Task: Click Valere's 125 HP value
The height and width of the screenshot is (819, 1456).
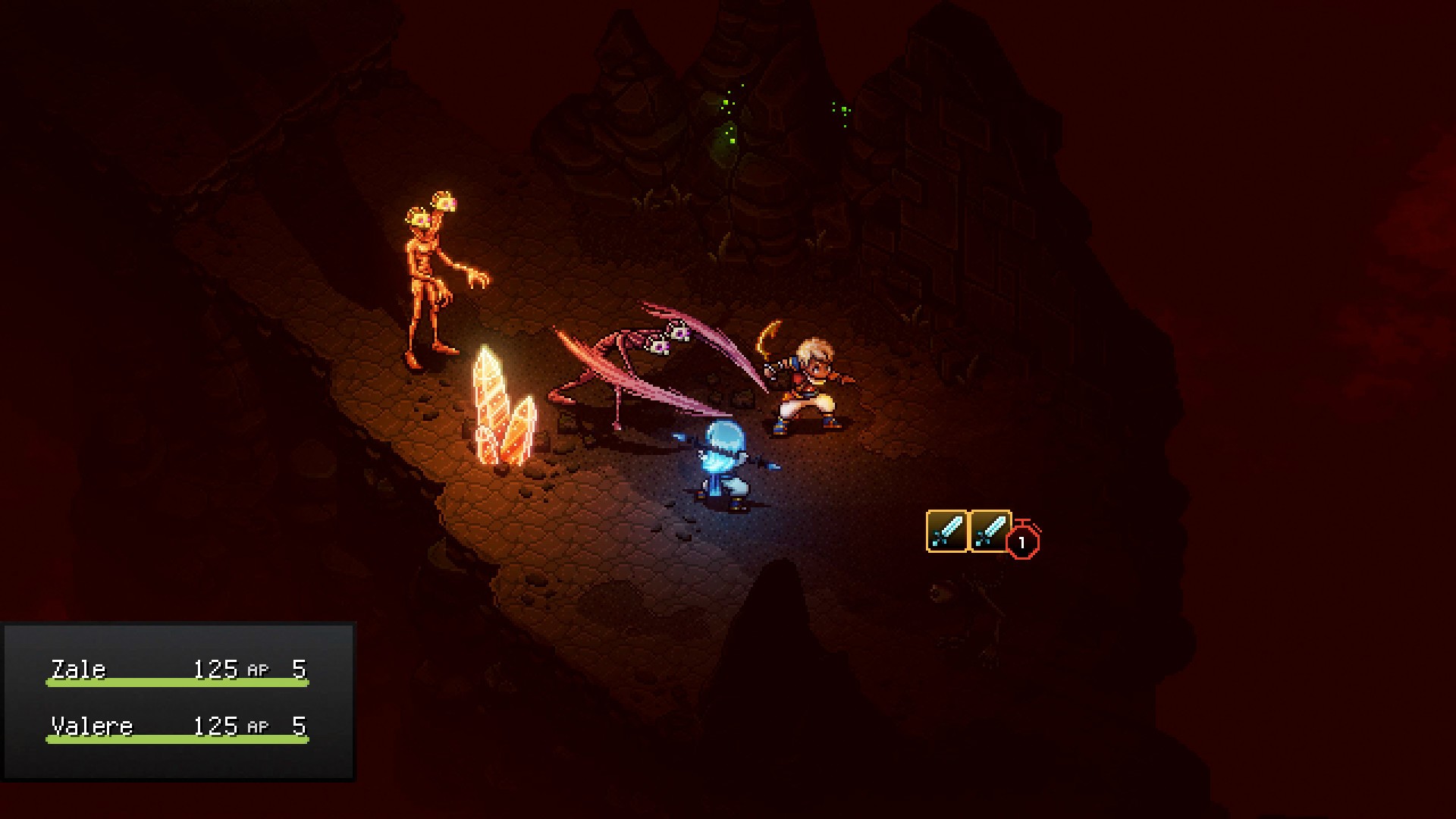Action: click(218, 725)
